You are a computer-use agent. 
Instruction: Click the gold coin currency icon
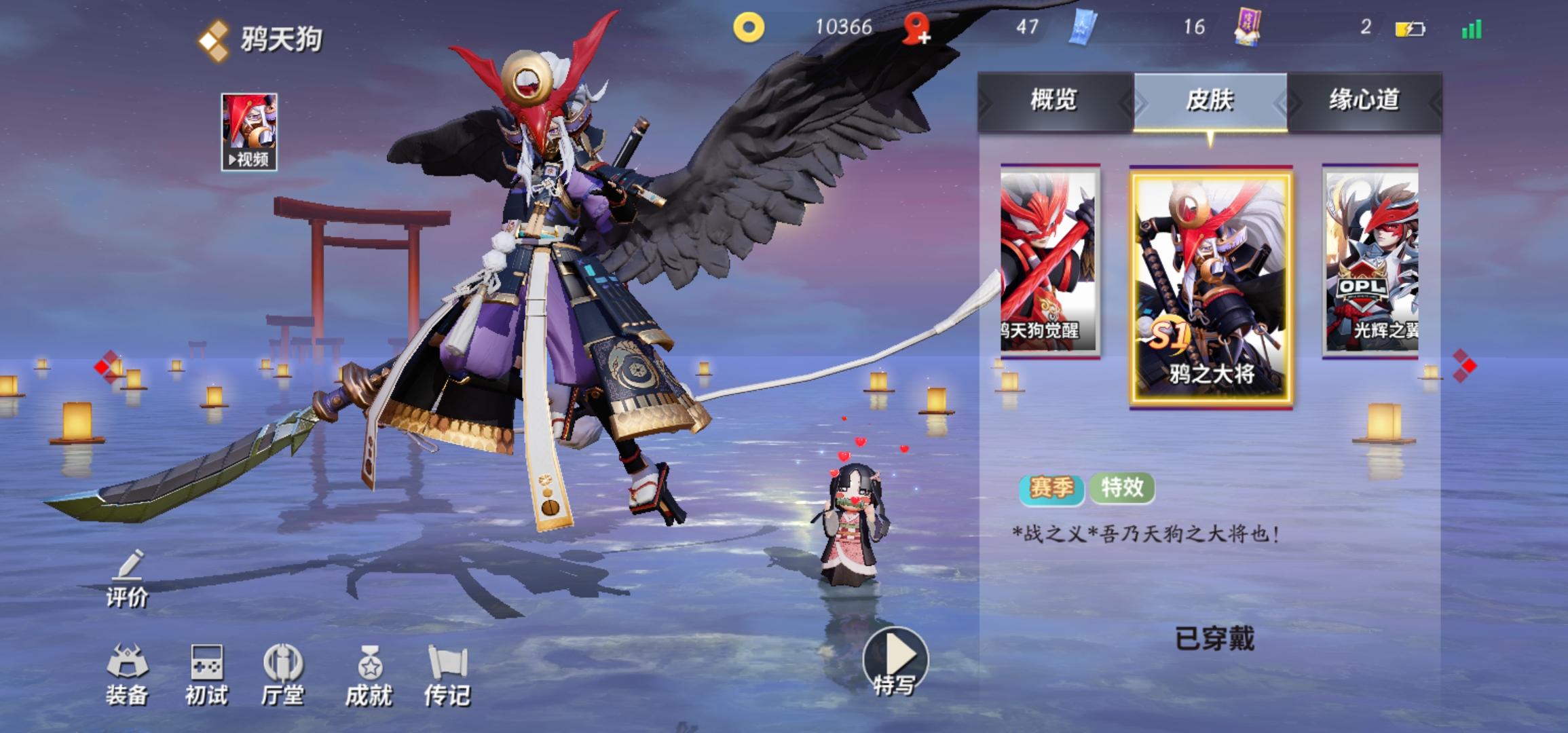pyautogui.click(x=748, y=29)
